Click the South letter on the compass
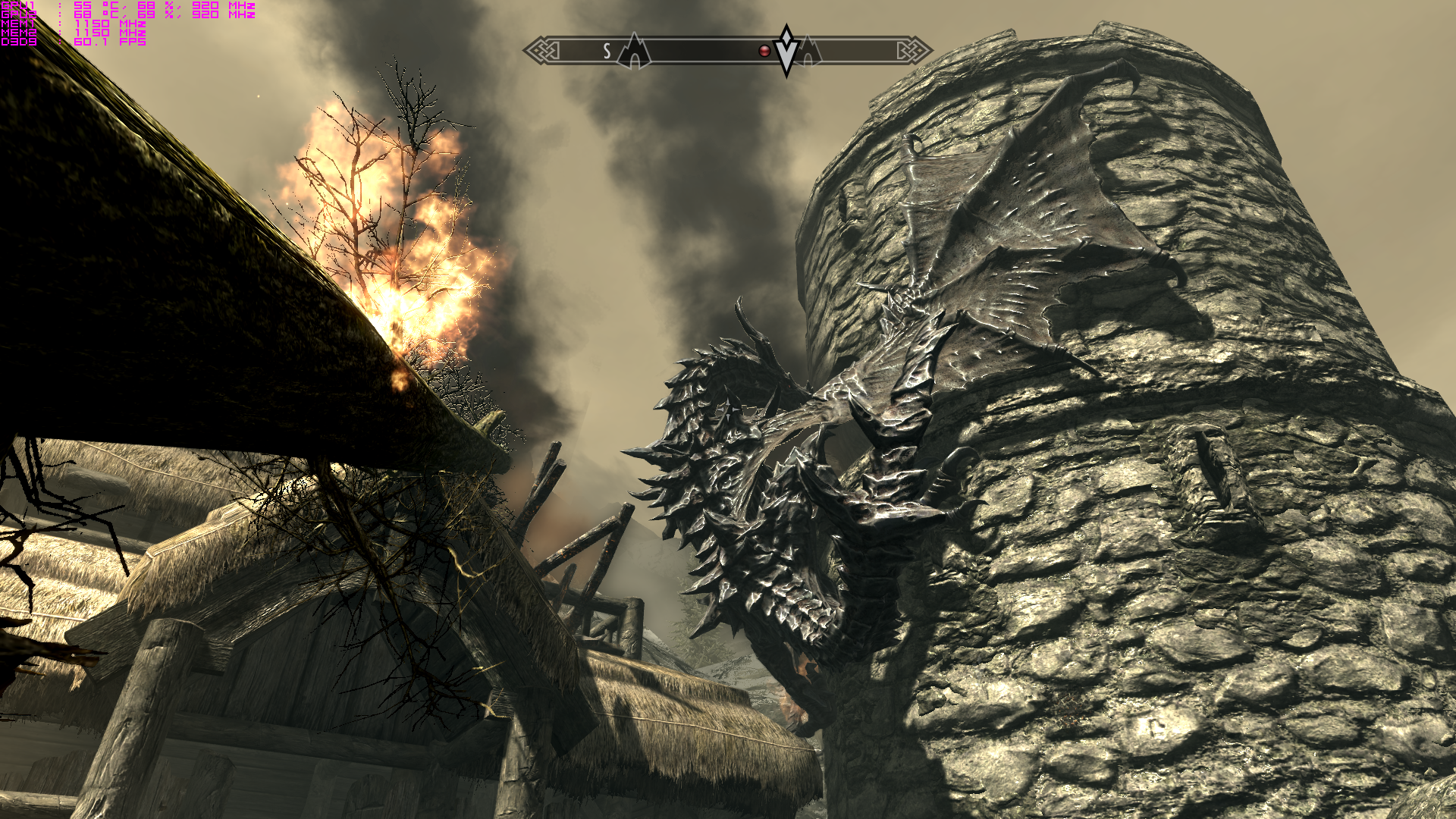Viewport: 1456px width, 819px height. [607, 51]
